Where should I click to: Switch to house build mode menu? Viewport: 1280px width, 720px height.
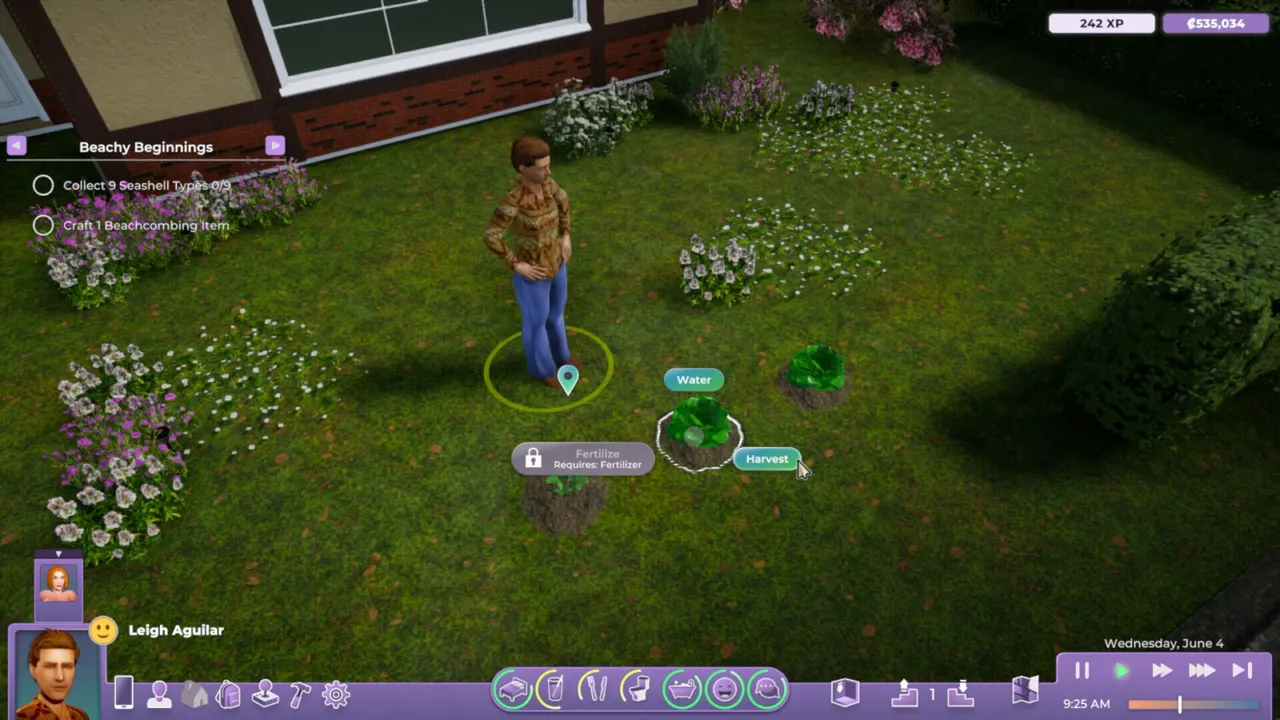pos(195,692)
